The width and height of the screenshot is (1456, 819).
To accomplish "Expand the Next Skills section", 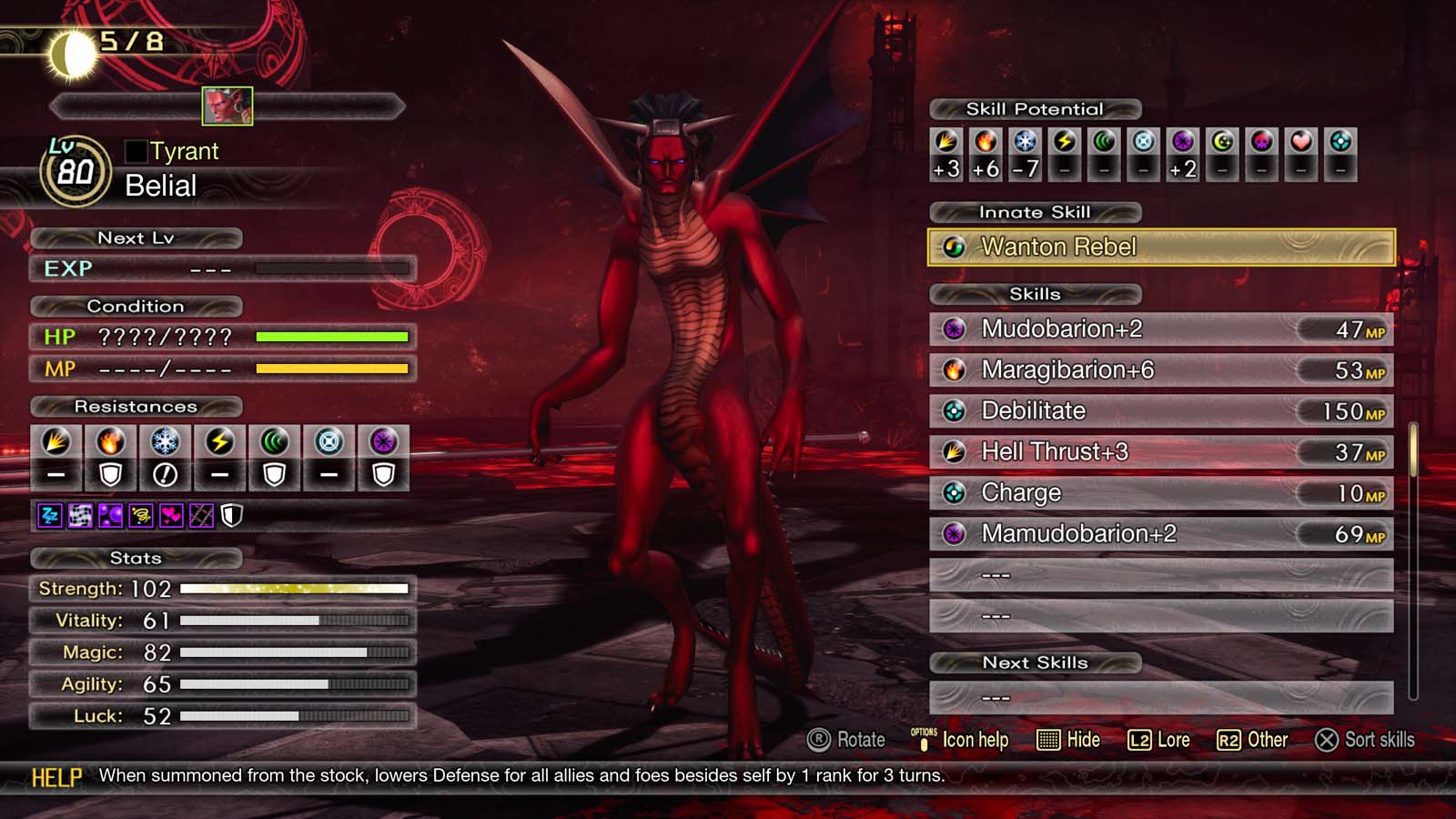I will (x=1035, y=662).
